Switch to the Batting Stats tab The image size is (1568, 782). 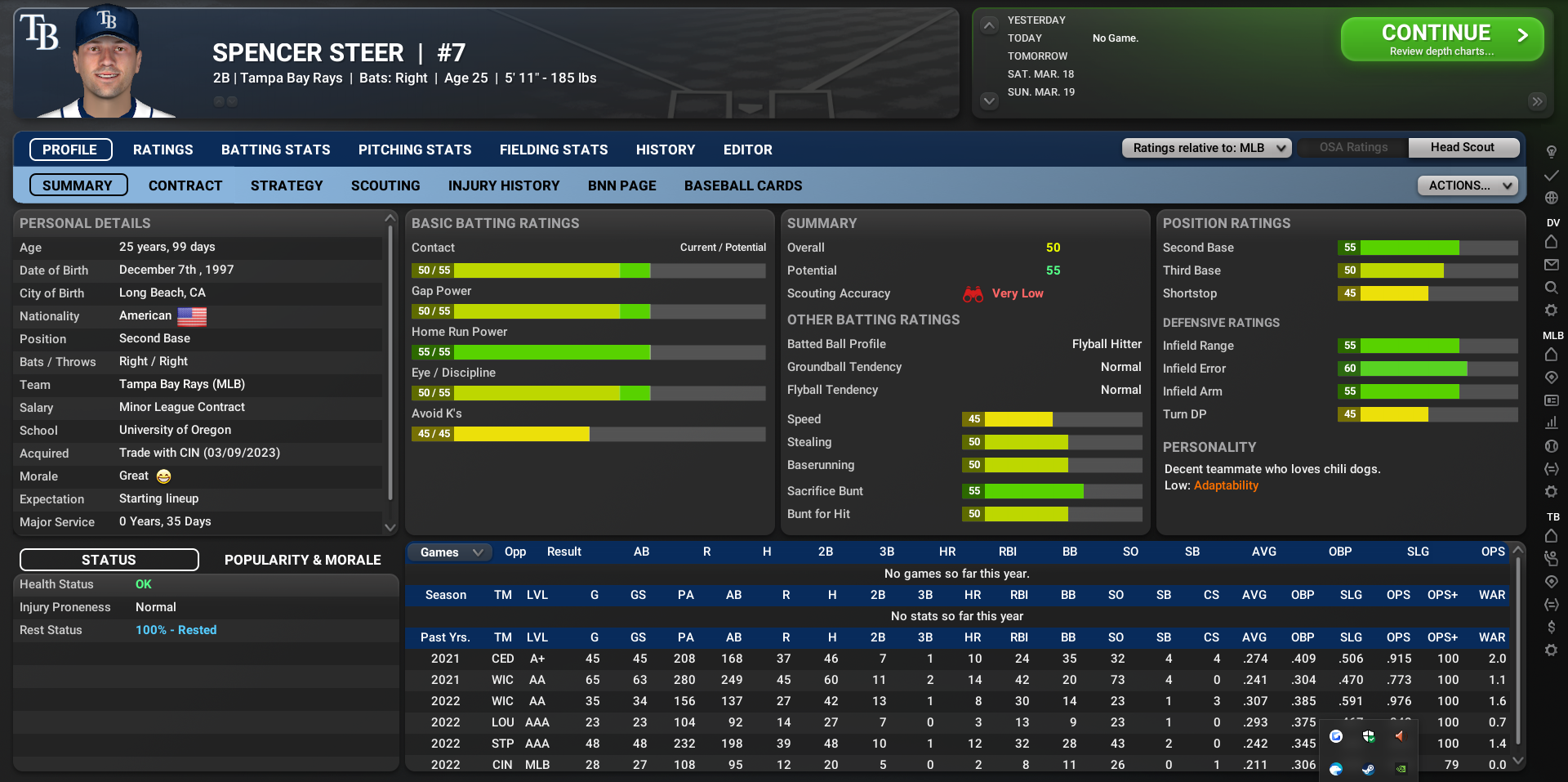(275, 150)
